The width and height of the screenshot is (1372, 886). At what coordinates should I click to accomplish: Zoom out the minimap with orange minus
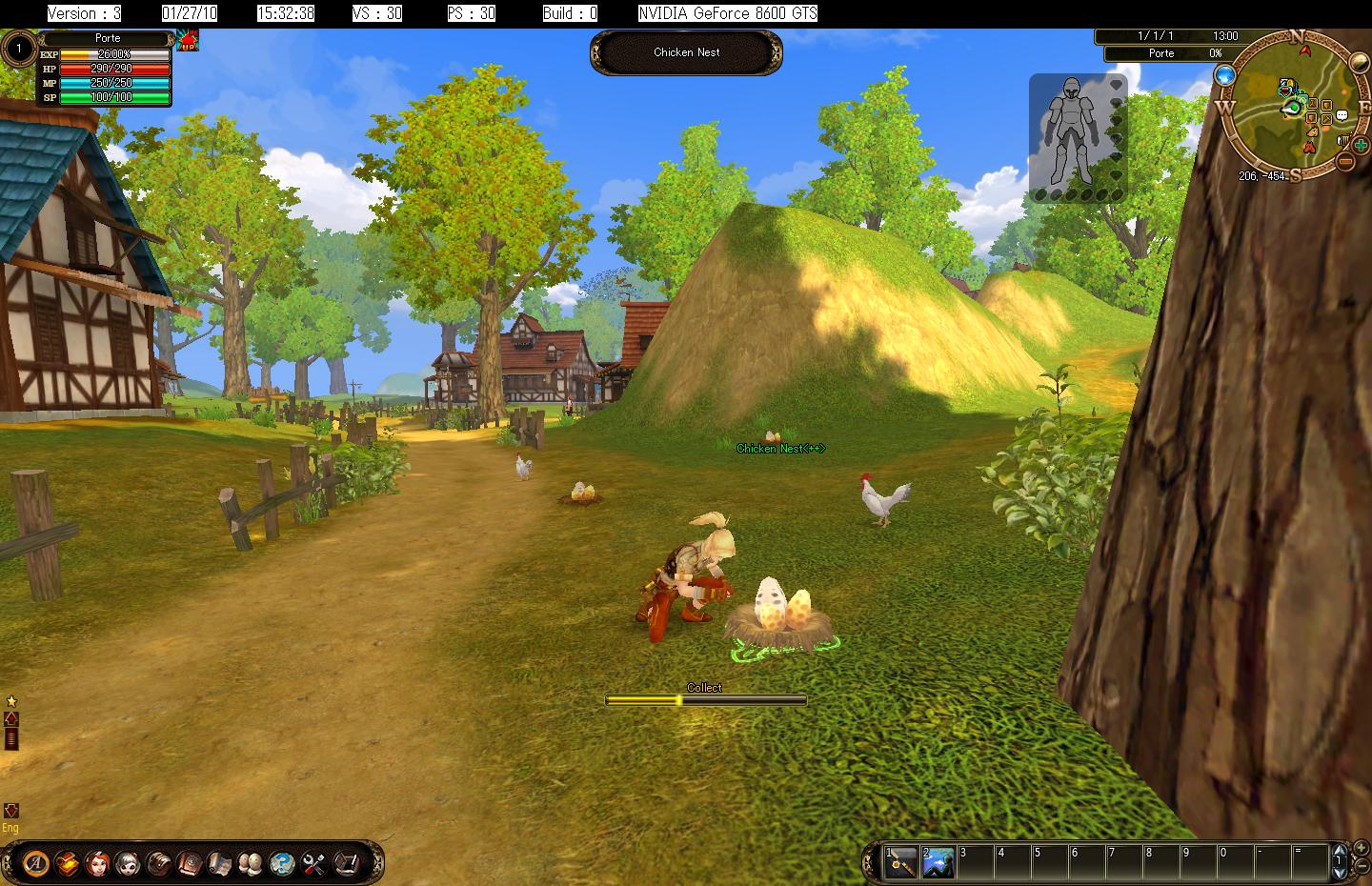(x=1345, y=162)
